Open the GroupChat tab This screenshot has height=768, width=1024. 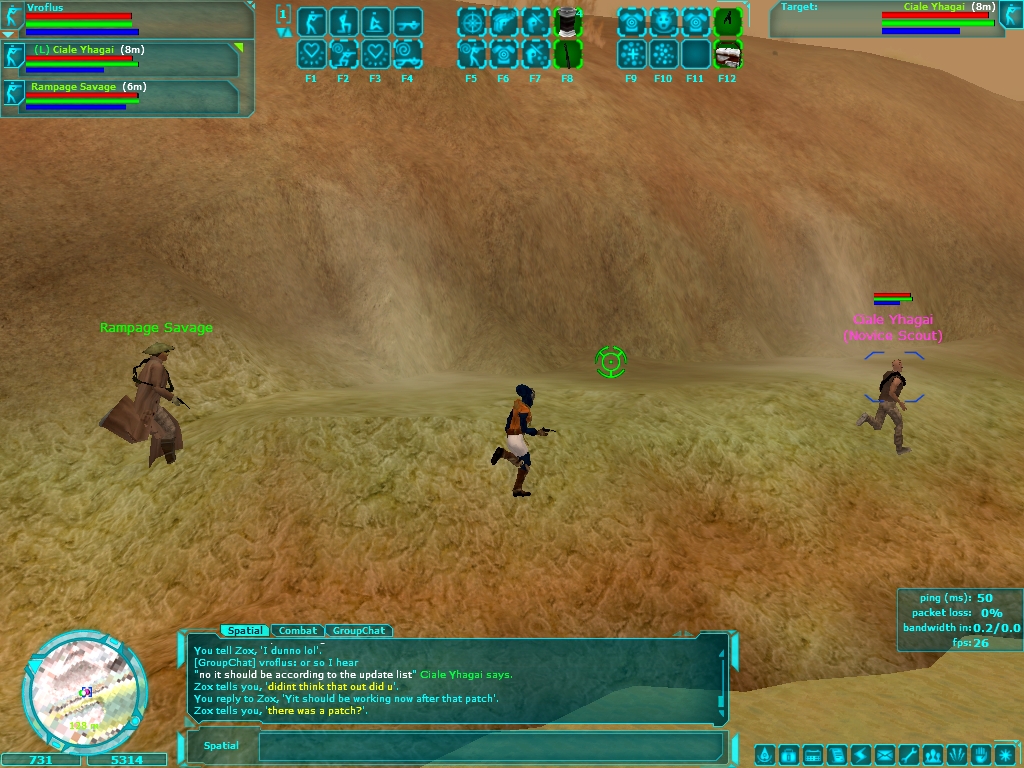358,631
